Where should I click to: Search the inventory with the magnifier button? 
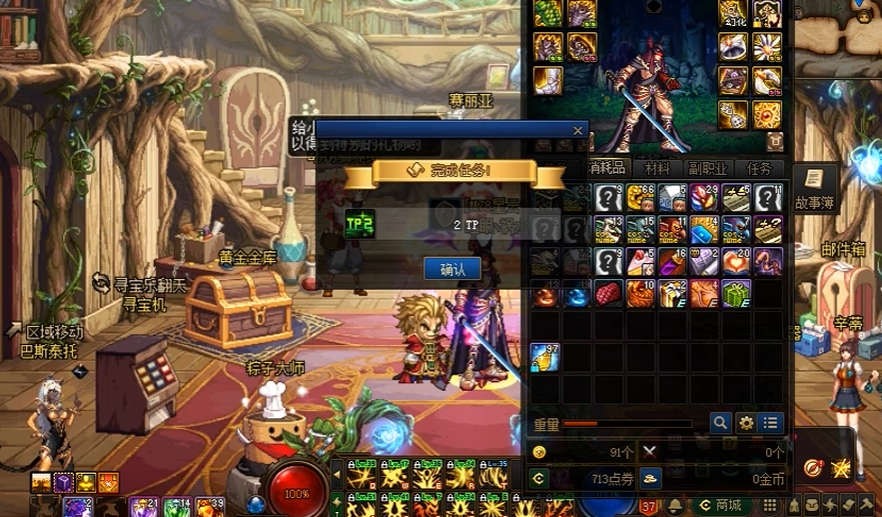[720, 423]
